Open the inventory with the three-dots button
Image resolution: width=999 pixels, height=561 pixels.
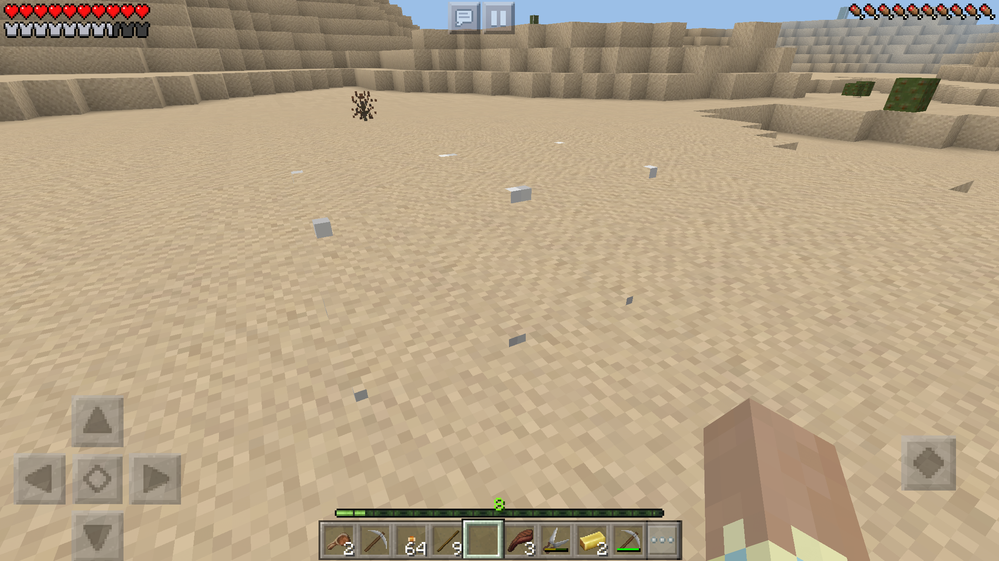pyautogui.click(x=662, y=540)
